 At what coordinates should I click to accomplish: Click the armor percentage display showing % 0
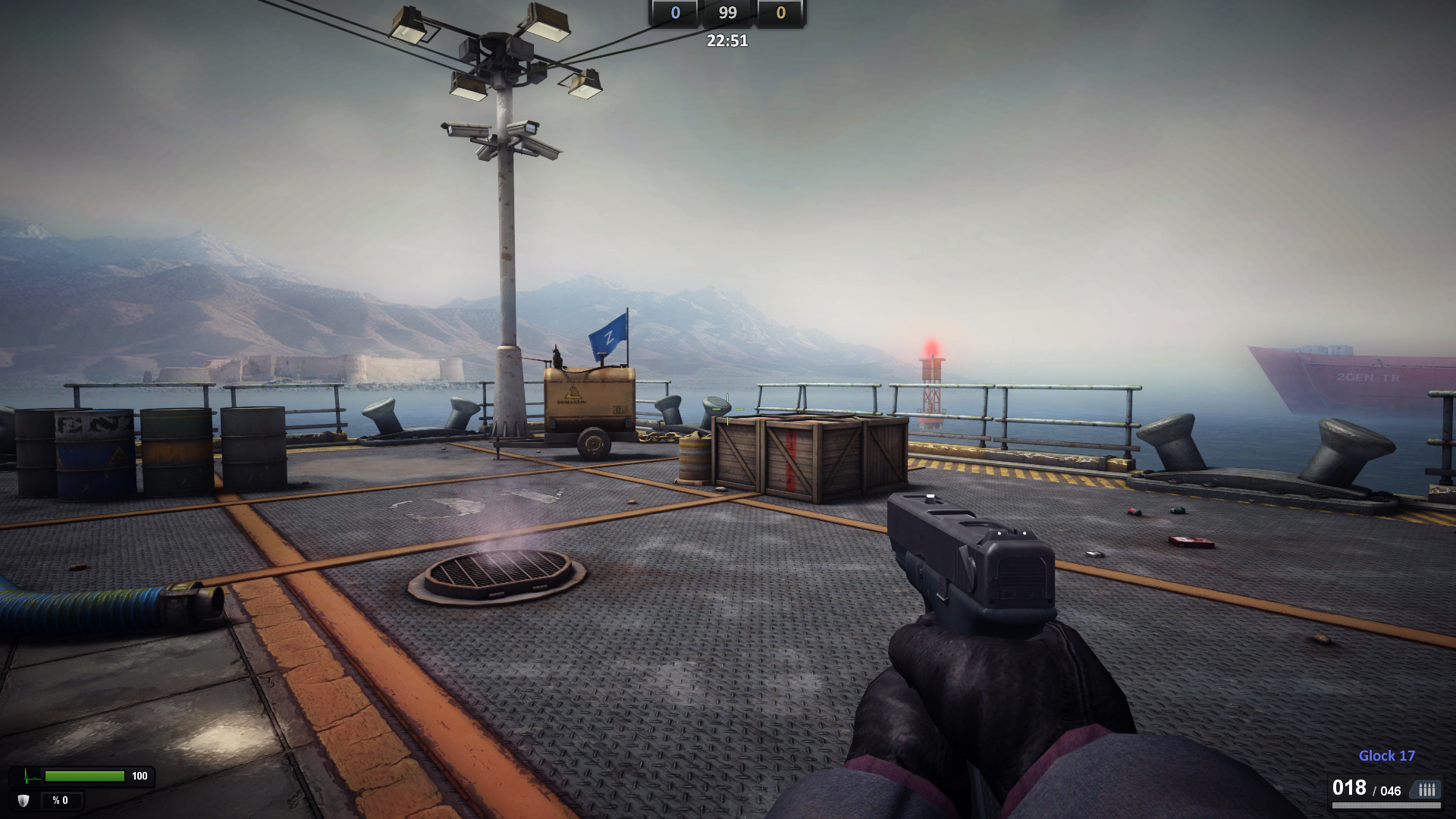61,800
